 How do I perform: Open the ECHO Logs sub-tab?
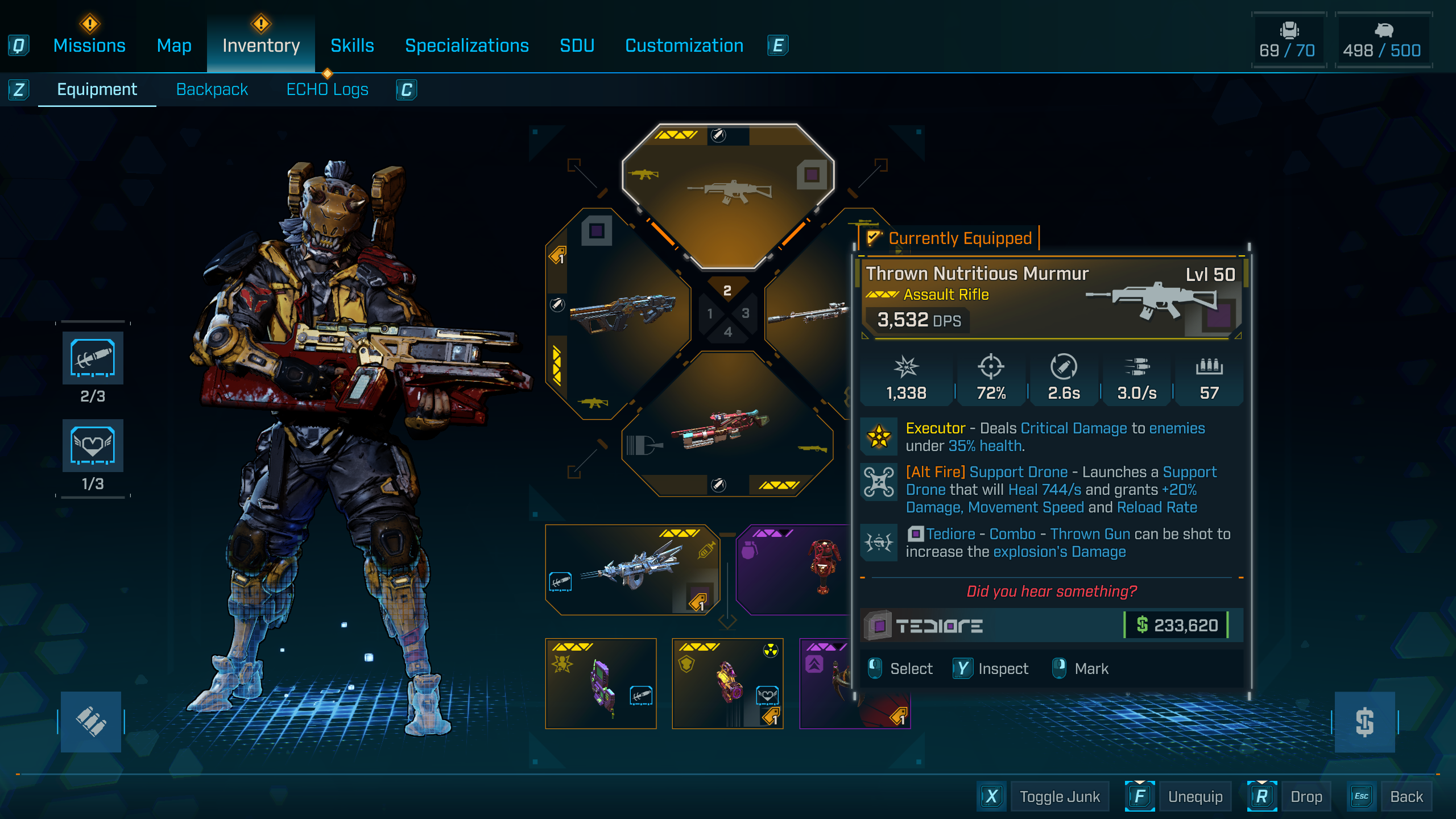coord(327,89)
